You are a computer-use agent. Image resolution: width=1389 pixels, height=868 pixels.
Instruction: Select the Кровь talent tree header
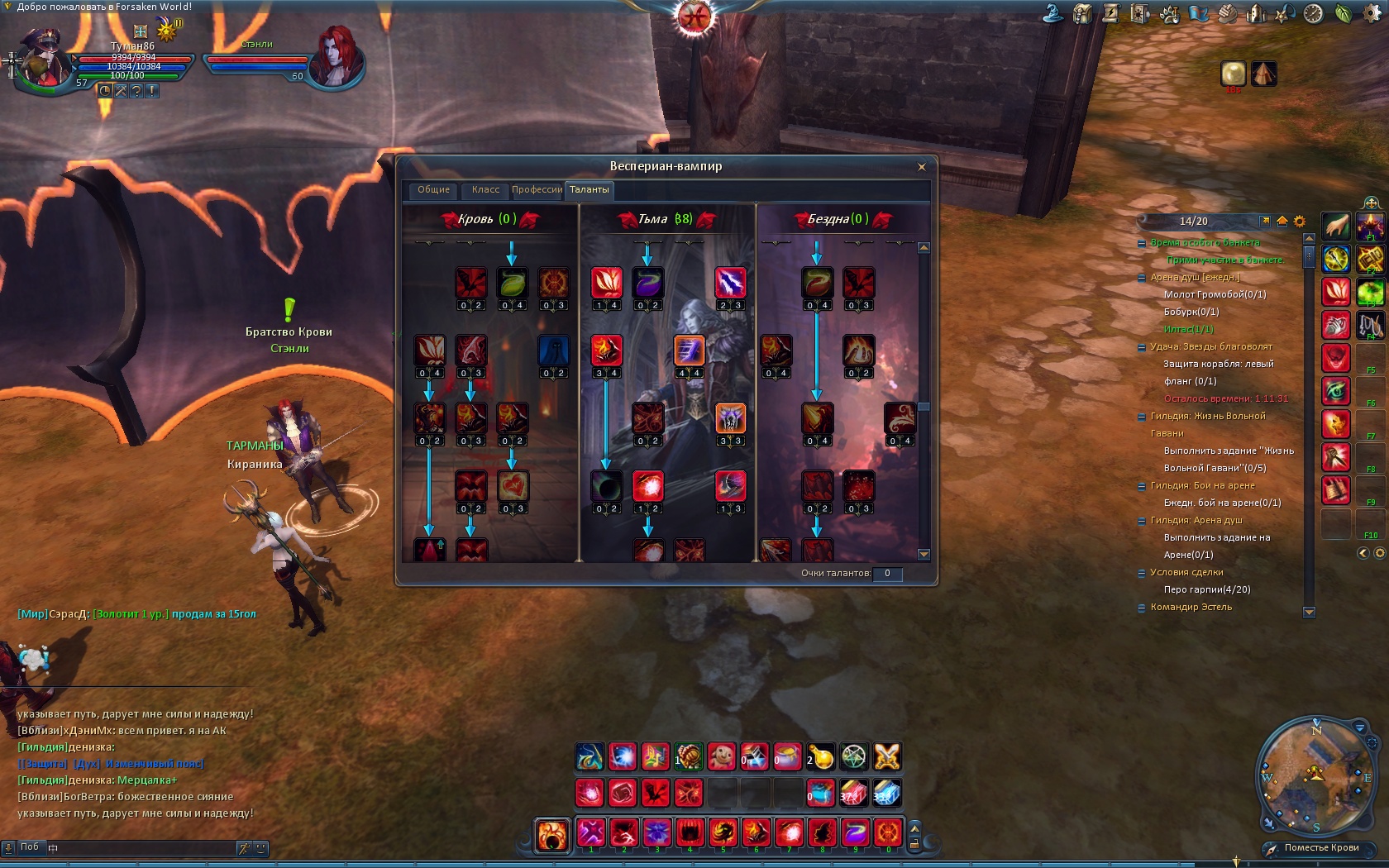tap(488, 219)
